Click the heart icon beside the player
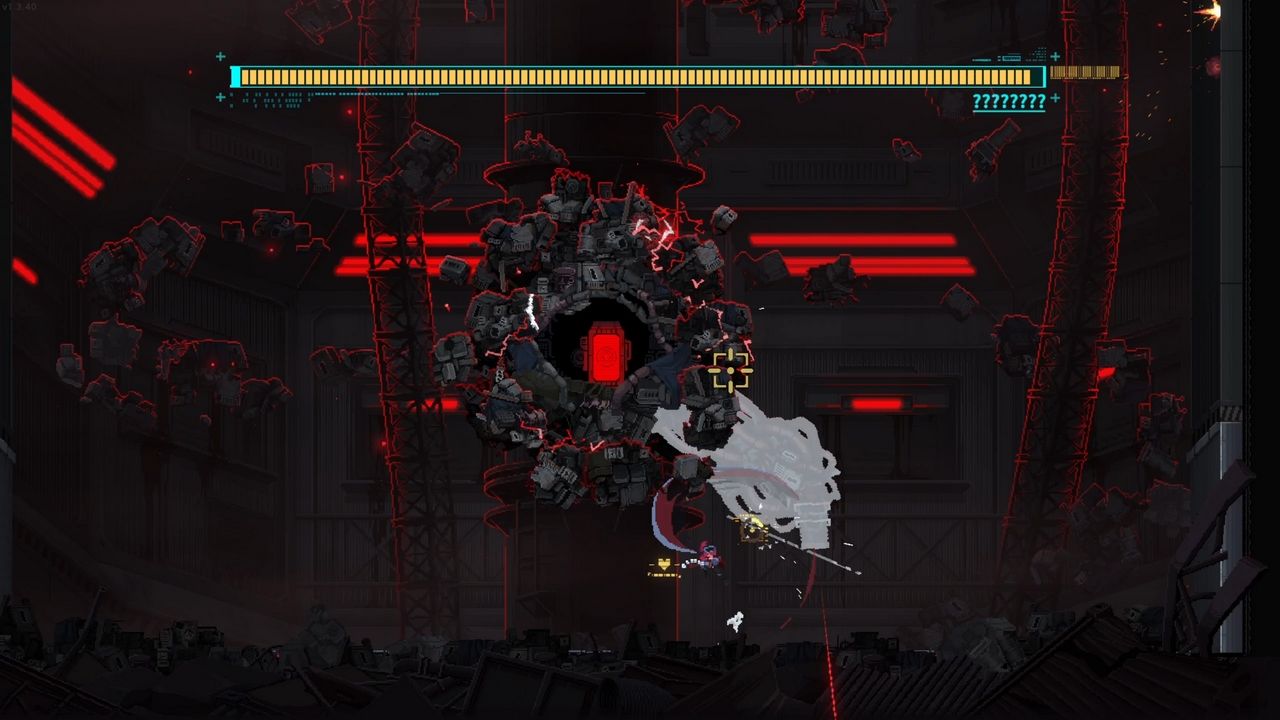 pos(664,564)
